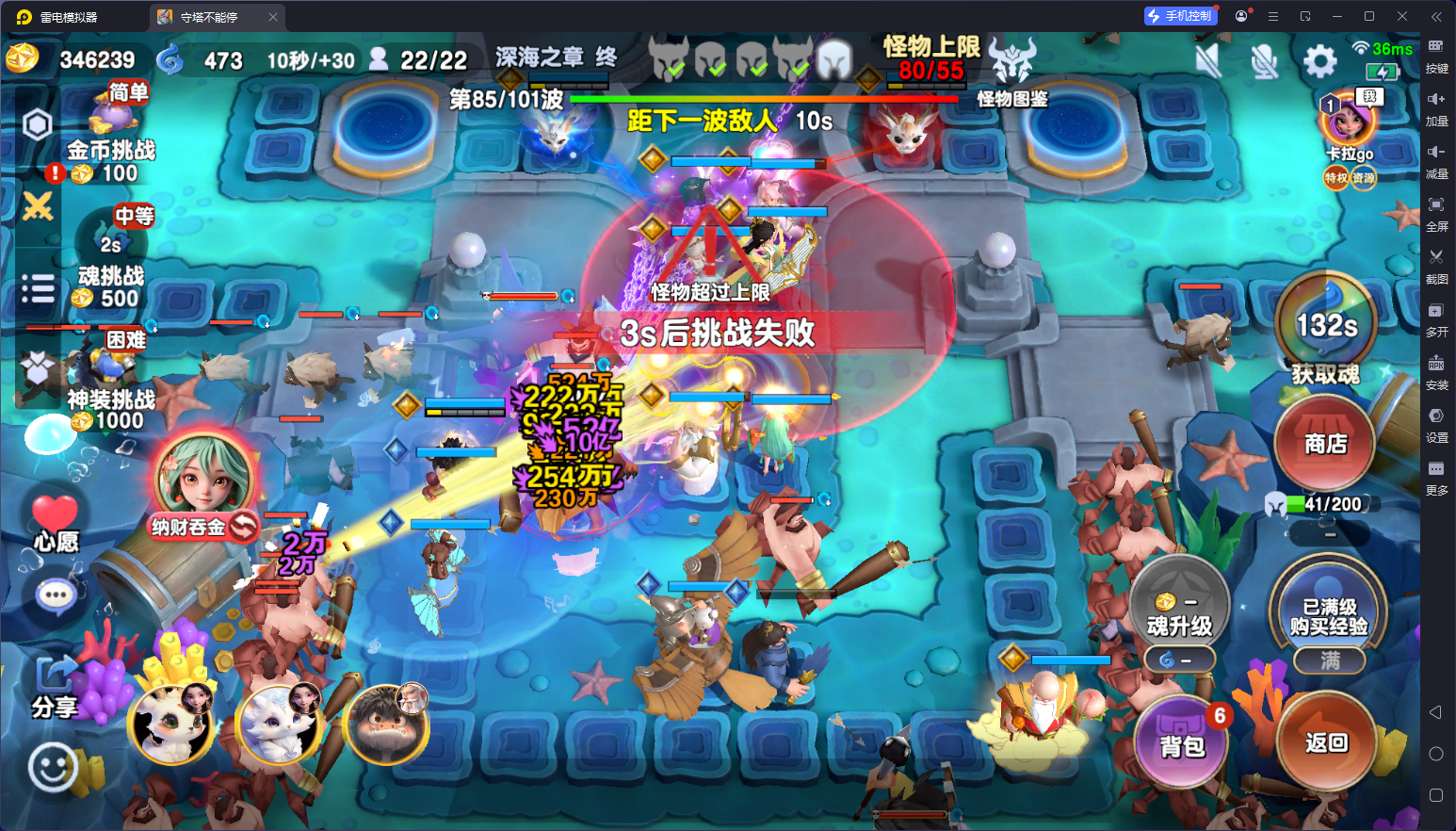Mute the game audio speaker icon
Screen dimensions: 1456x831
coord(1206,59)
